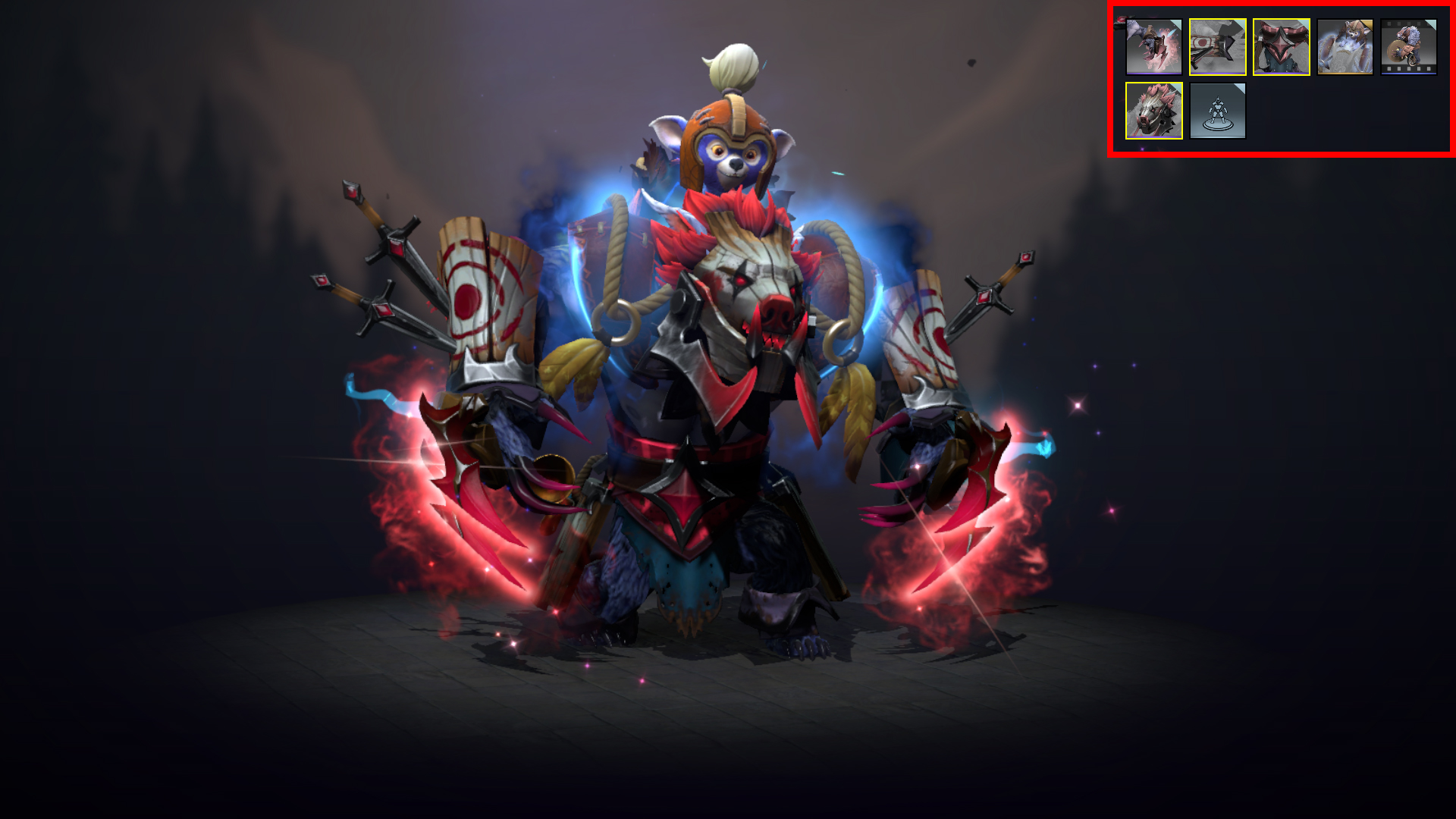Open the unicycle taunt preview thumbnail
Screen dimensions: 1456x819
coord(1409,49)
